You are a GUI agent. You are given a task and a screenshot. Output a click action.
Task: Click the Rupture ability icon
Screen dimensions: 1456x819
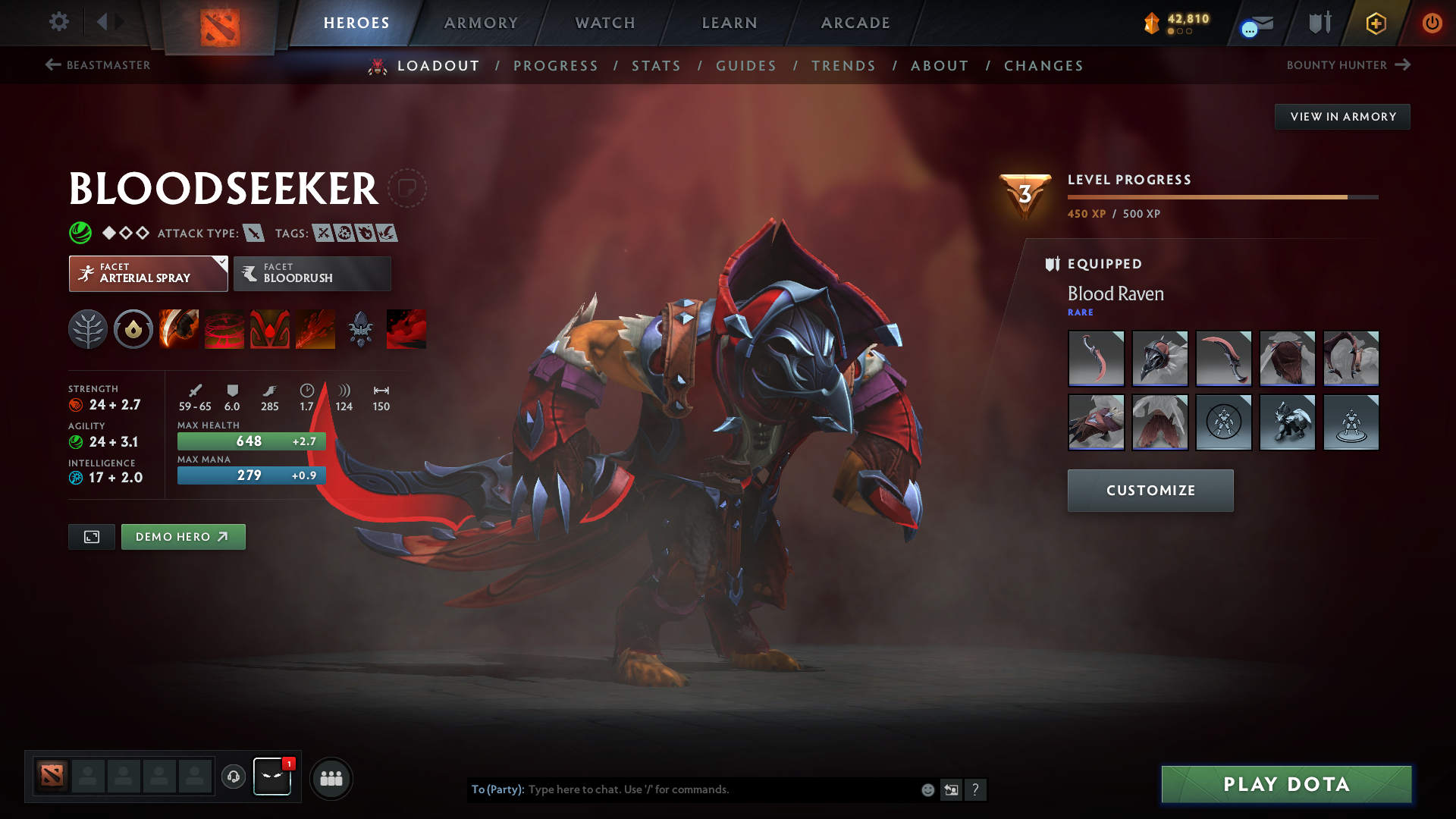coord(315,329)
